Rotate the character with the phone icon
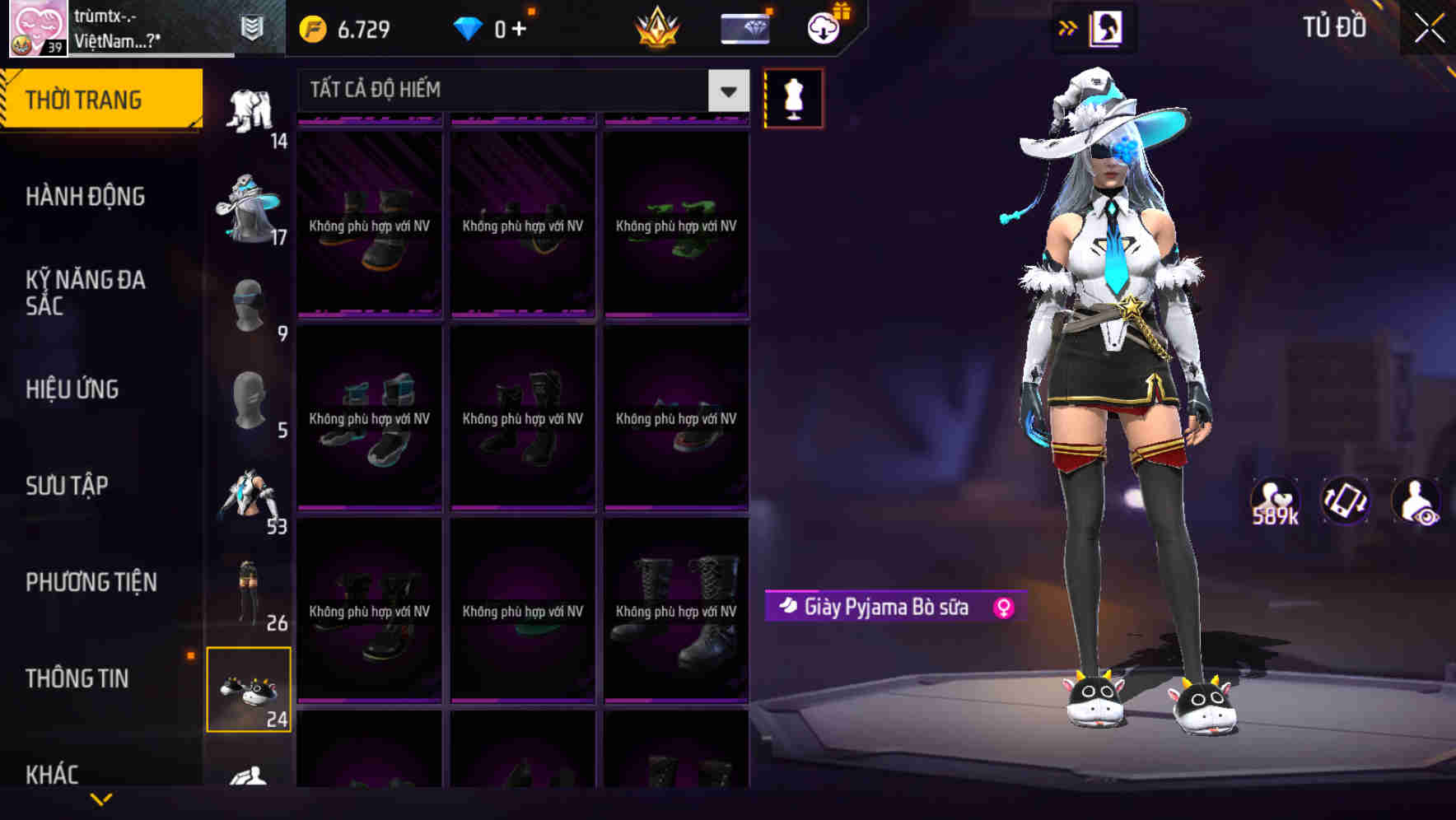Viewport: 1456px width, 820px height. (x=1346, y=501)
